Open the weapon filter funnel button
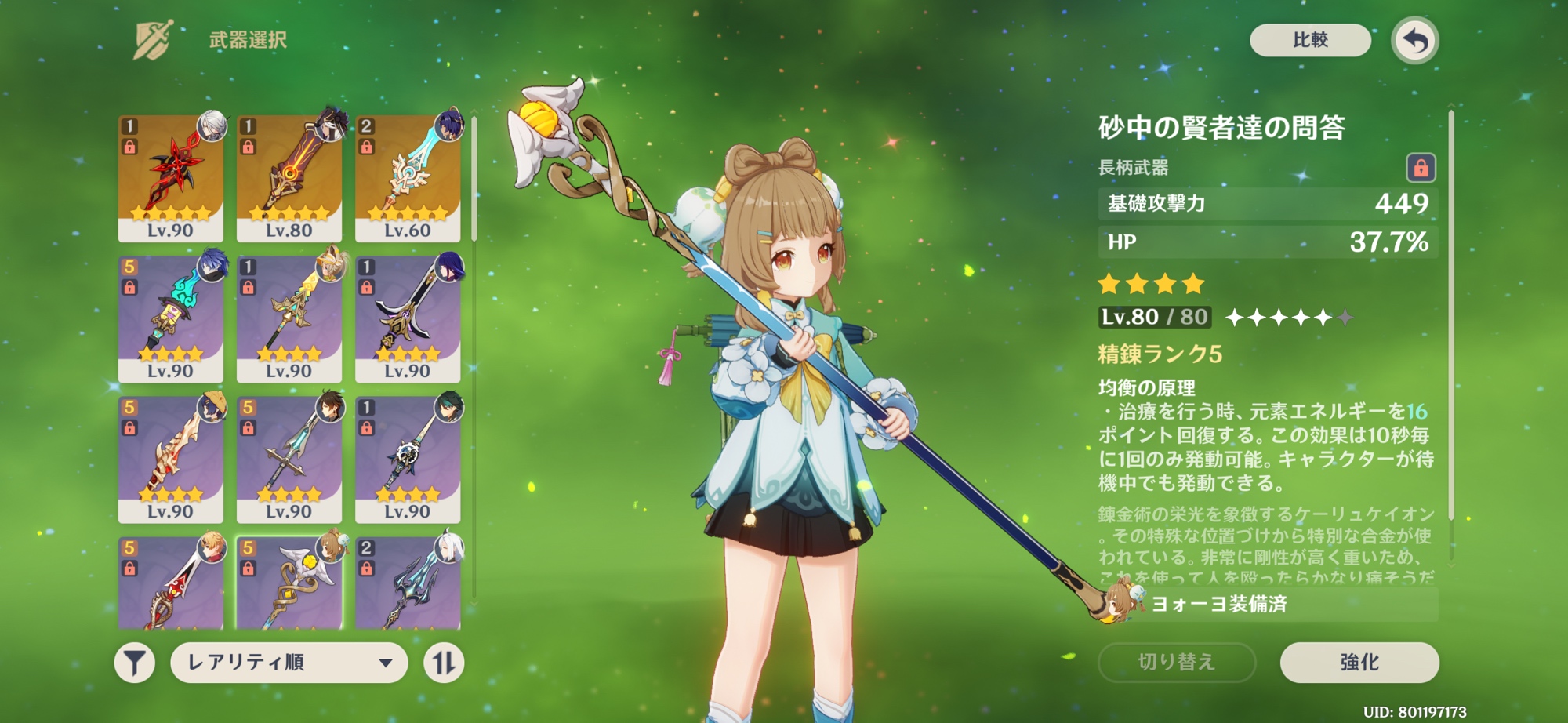The width and height of the screenshot is (1568, 723). [134, 663]
